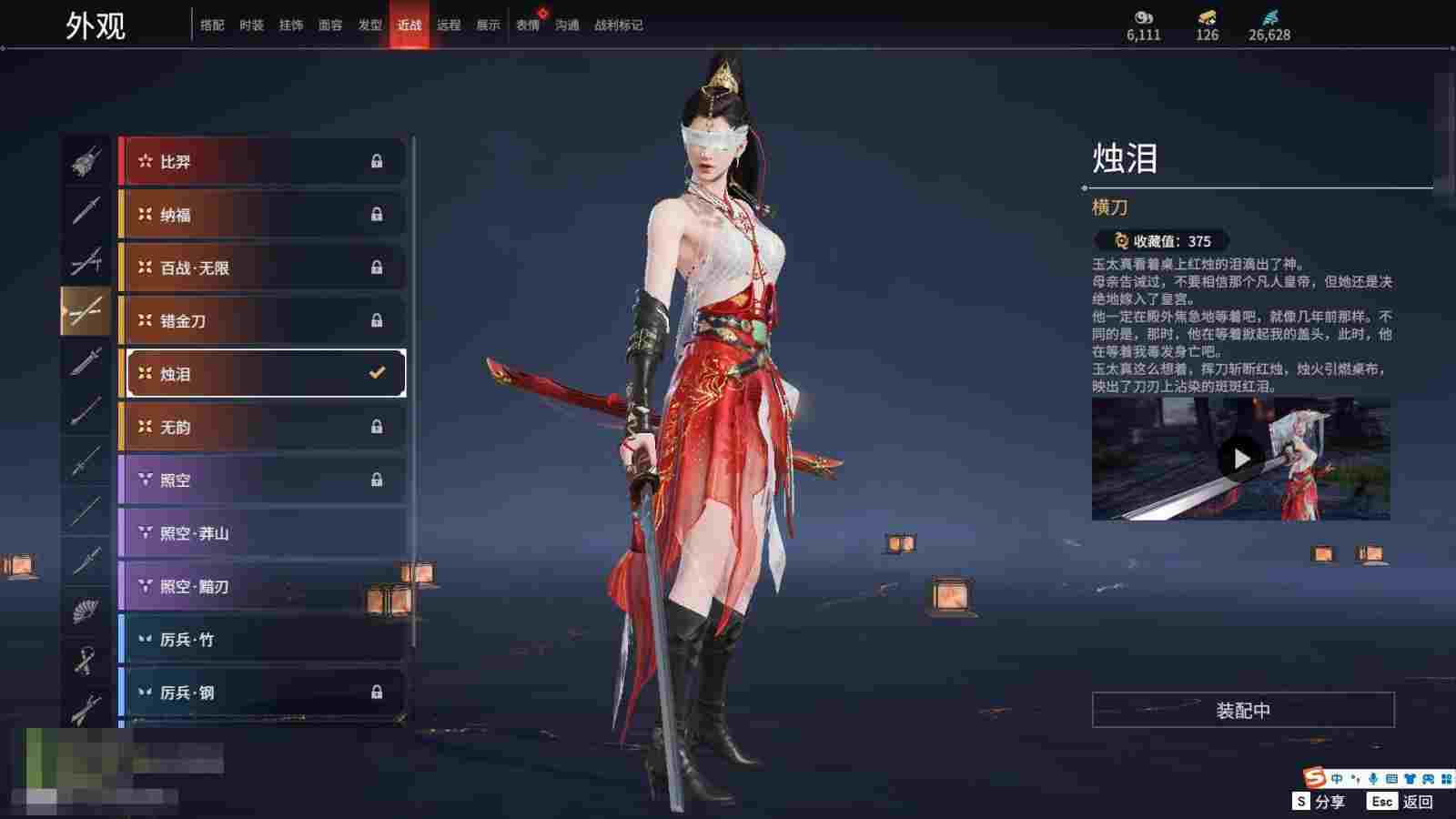Select the 照空·葬山 skin

(263, 533)
